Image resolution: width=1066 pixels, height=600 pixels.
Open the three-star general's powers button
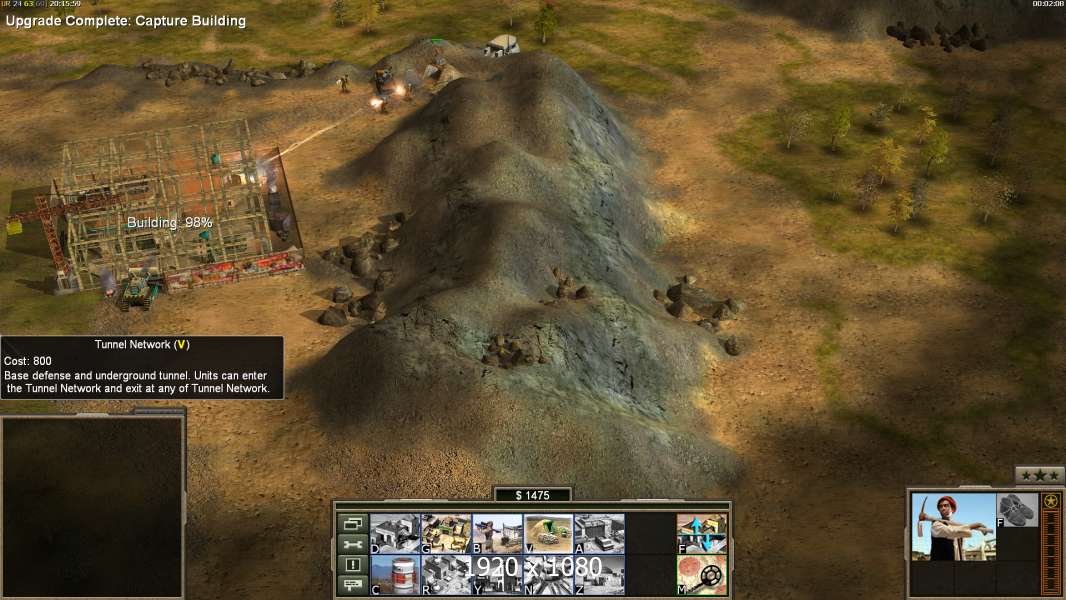1039,475
